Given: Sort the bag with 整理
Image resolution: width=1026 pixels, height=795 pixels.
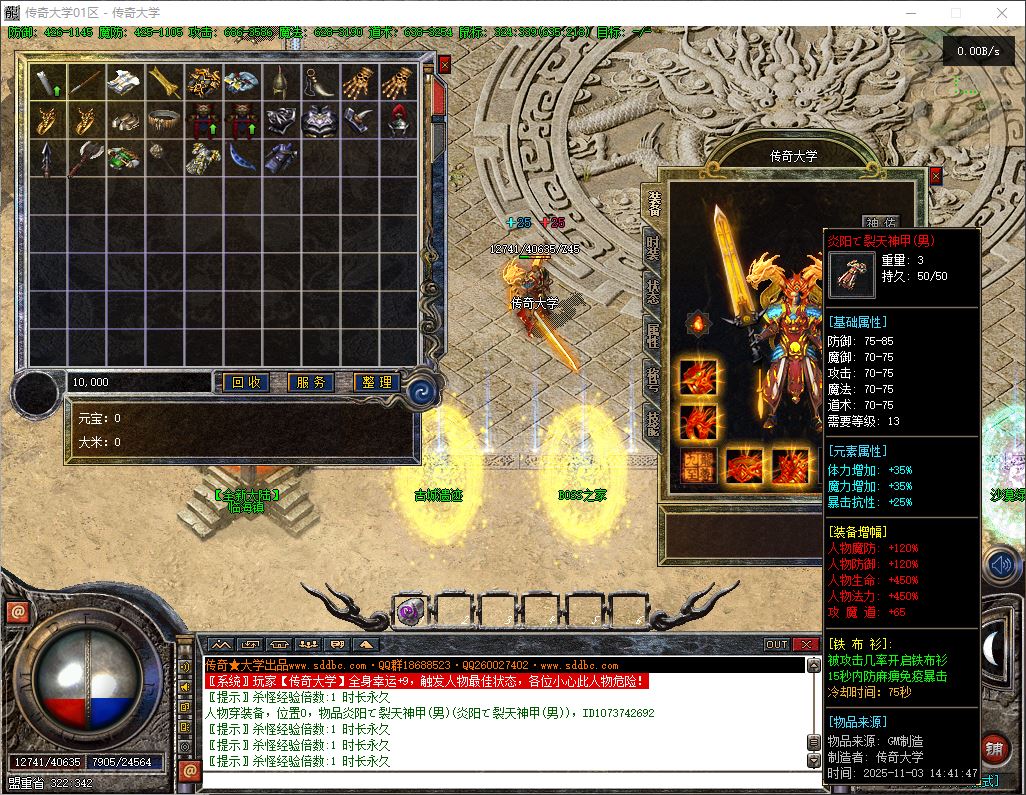Looking at the screenshot, I should coord(378,382).
